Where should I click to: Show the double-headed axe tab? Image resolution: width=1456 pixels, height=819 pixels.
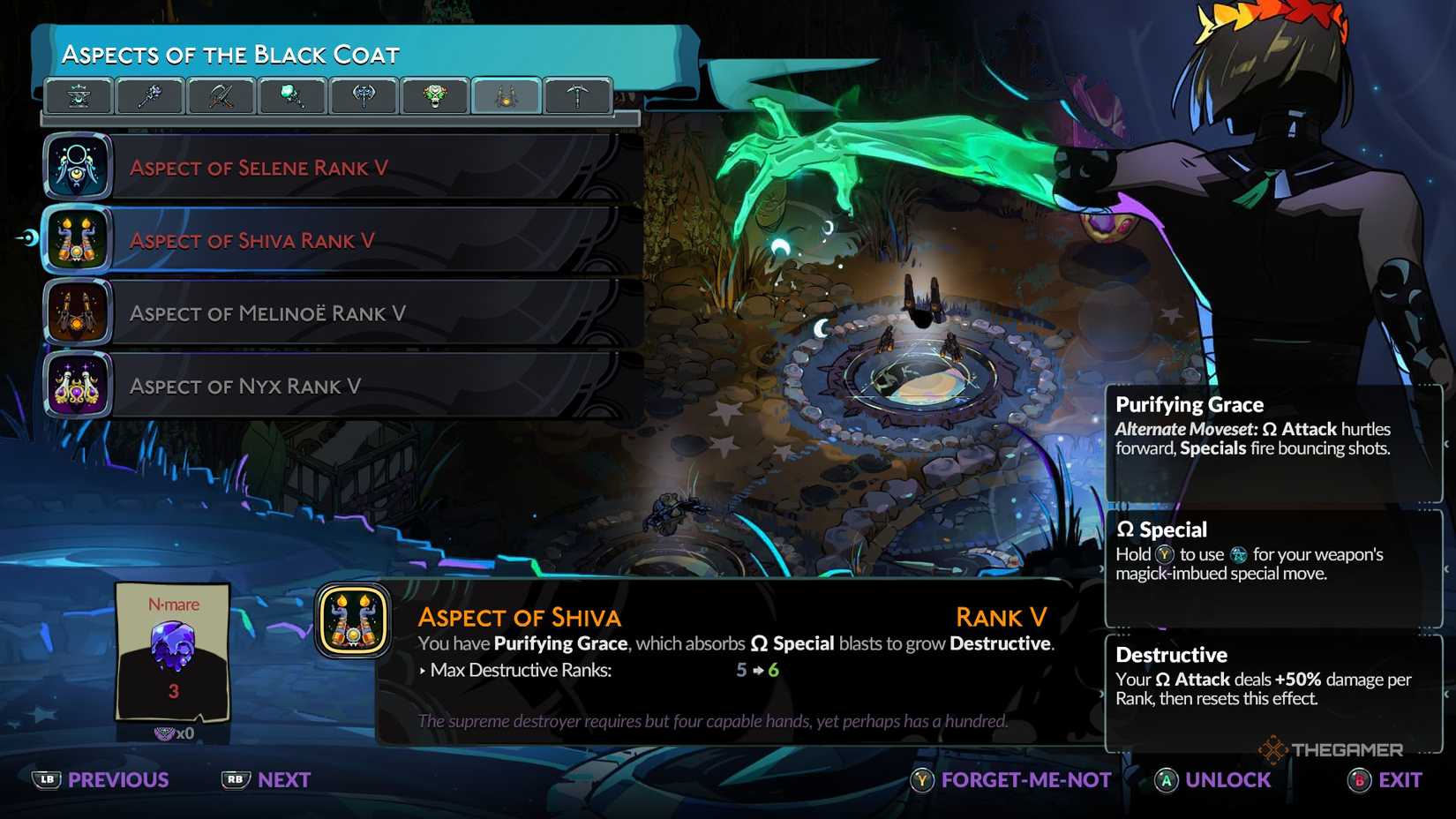coord(364,95)
